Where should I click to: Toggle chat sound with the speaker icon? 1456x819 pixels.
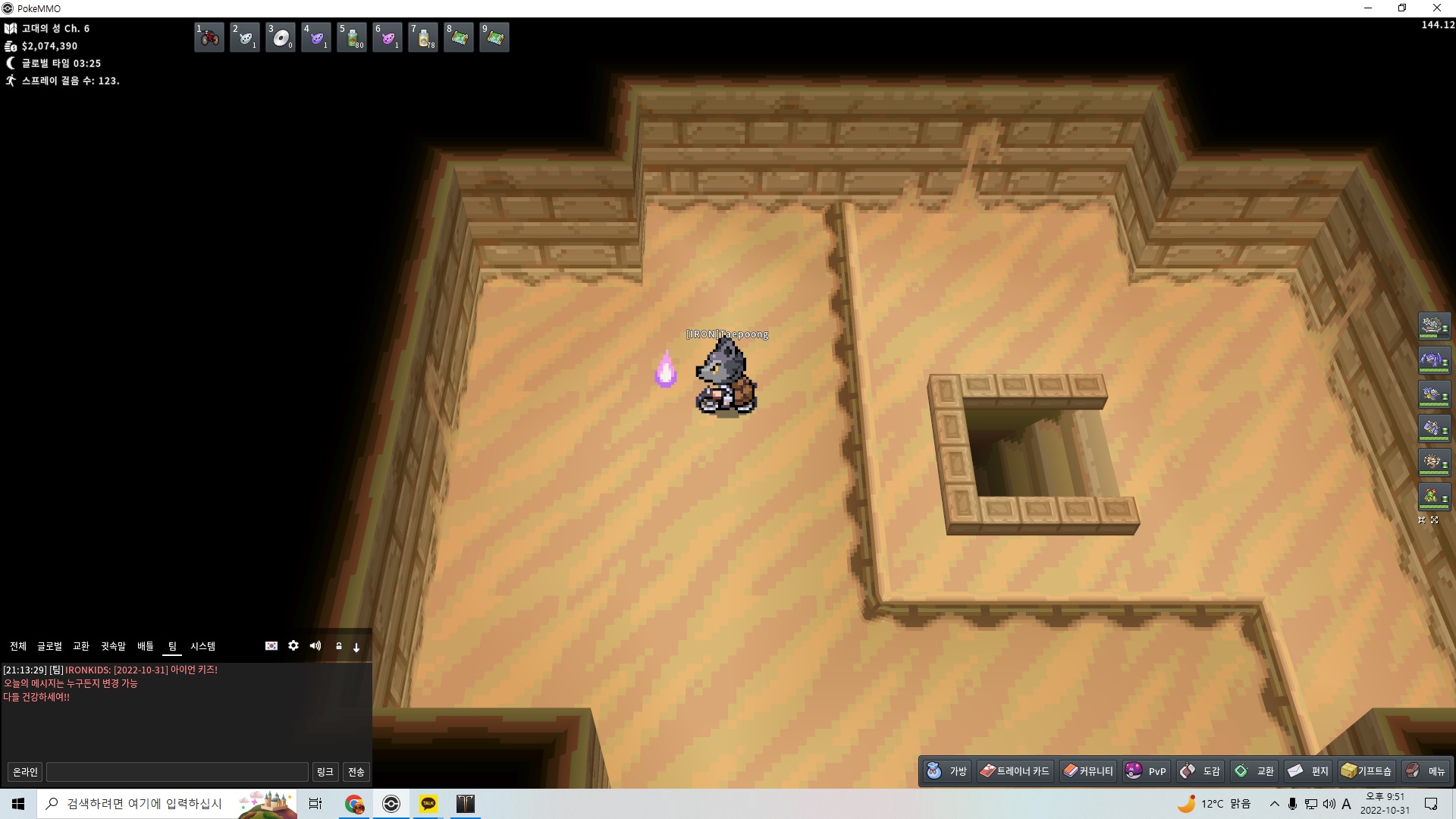pyautogui.click(x=315, y=646)
